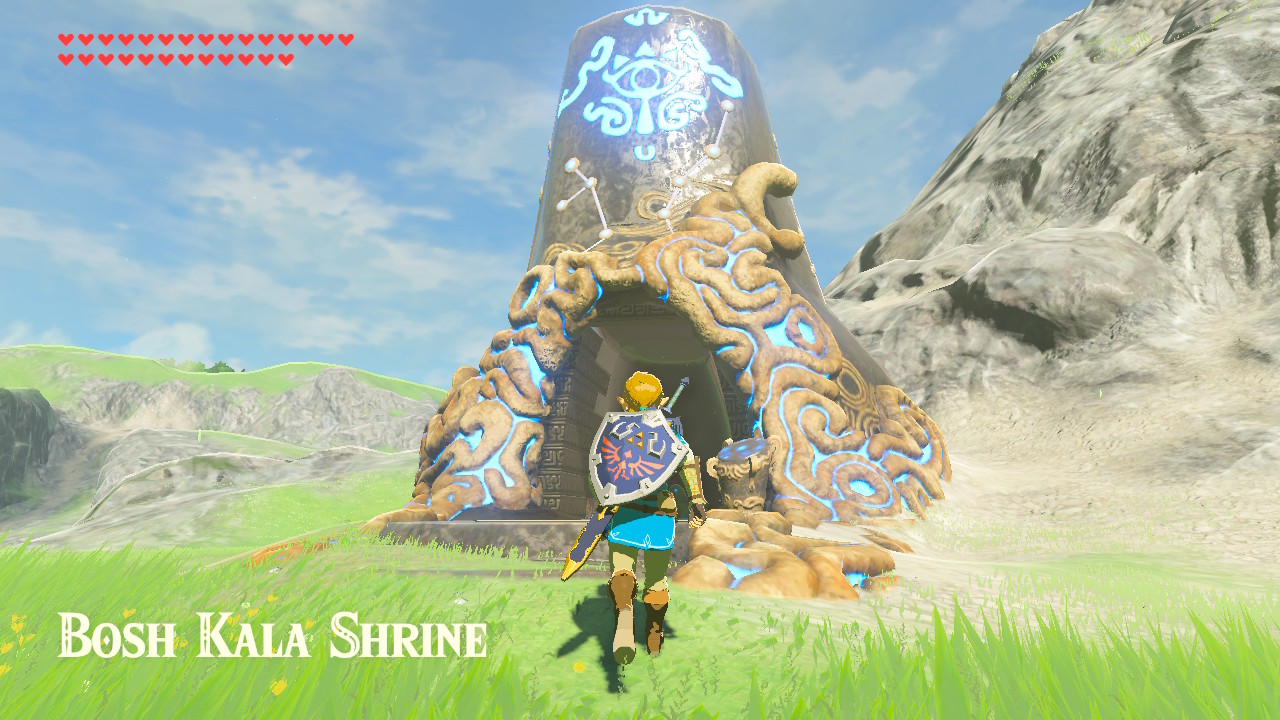Viewport: 1280px width, 720px height.
Task: Select the first heart in the health meter
Action: point(66,41)
